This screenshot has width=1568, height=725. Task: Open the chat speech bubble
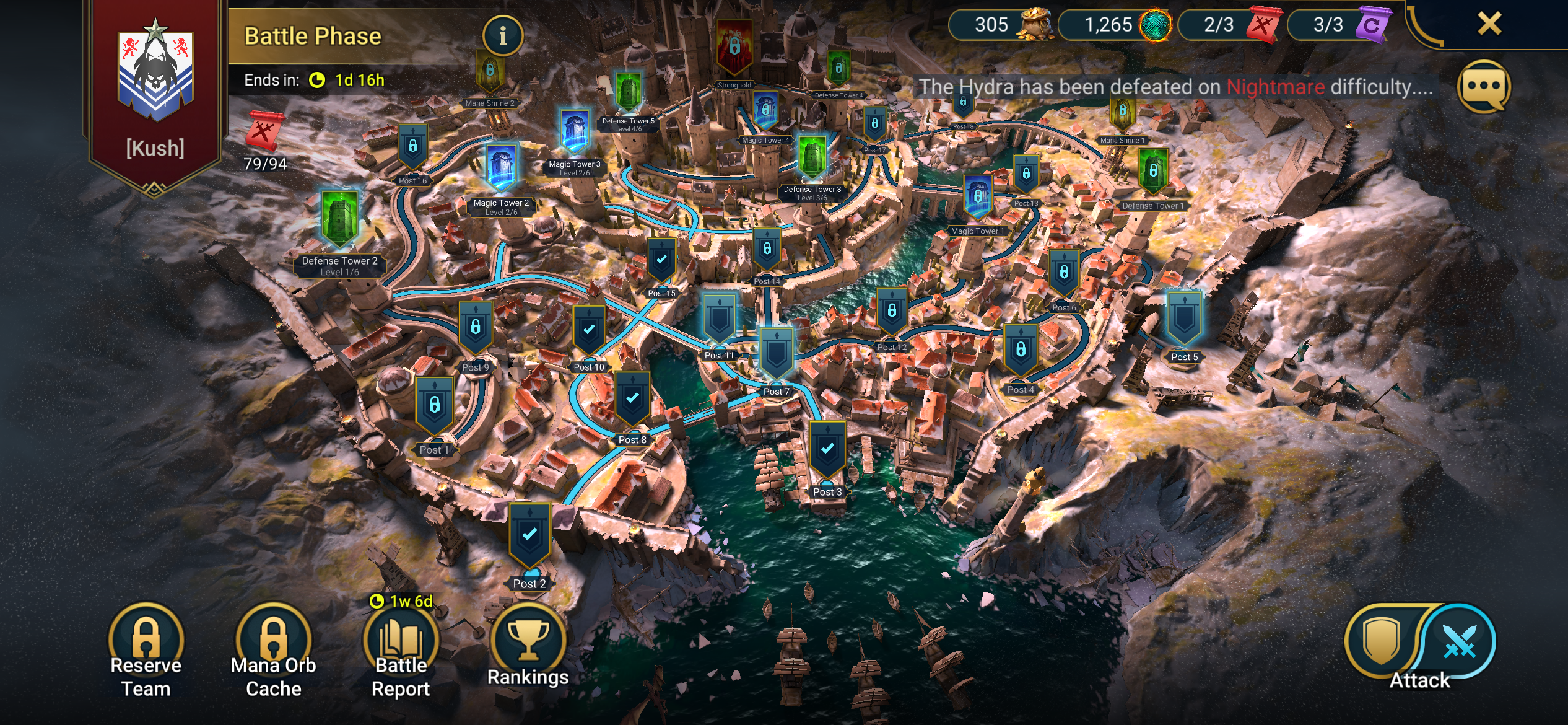click(1484, 87)
